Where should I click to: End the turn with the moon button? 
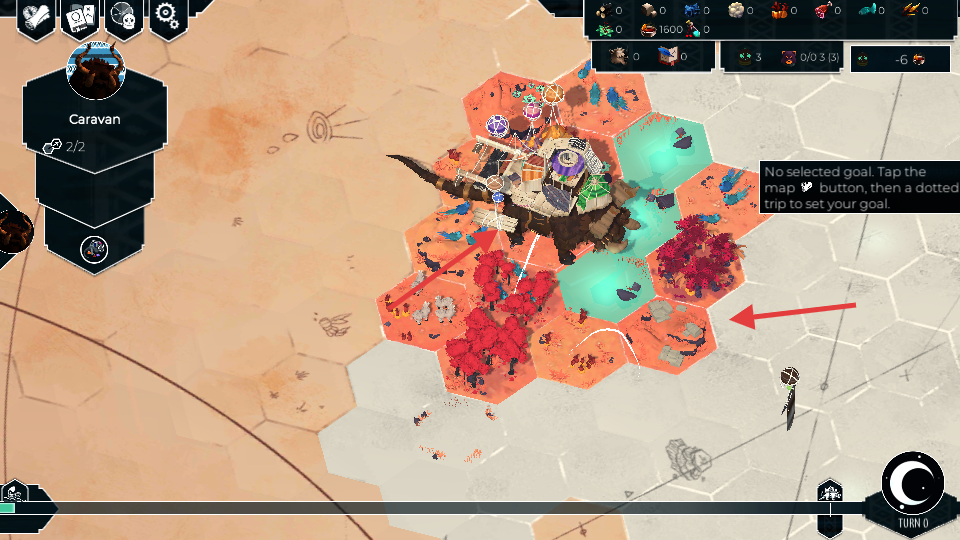913,483
